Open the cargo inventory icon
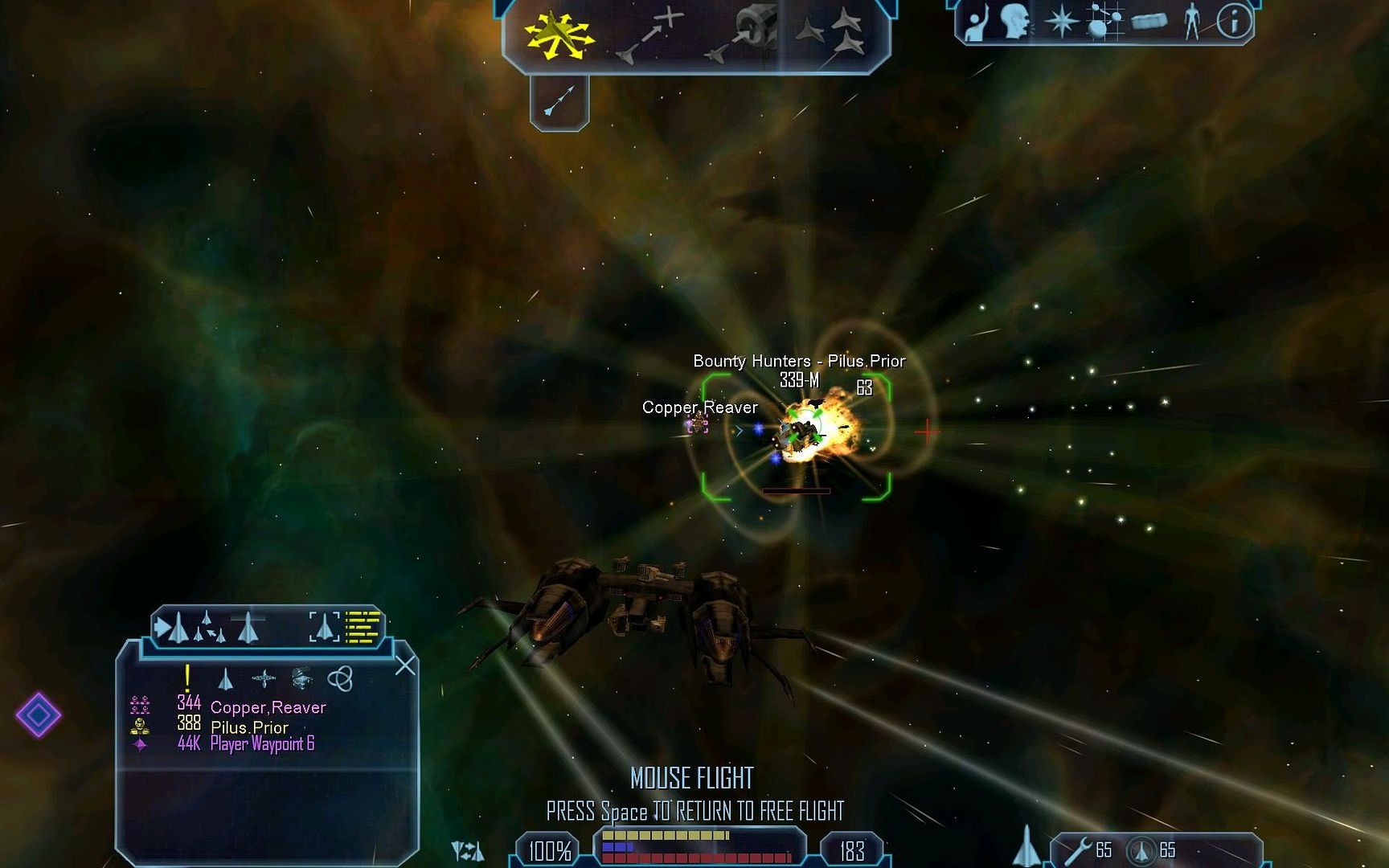This screenshot has height=868, width=1389. [x=1149, y=23]
